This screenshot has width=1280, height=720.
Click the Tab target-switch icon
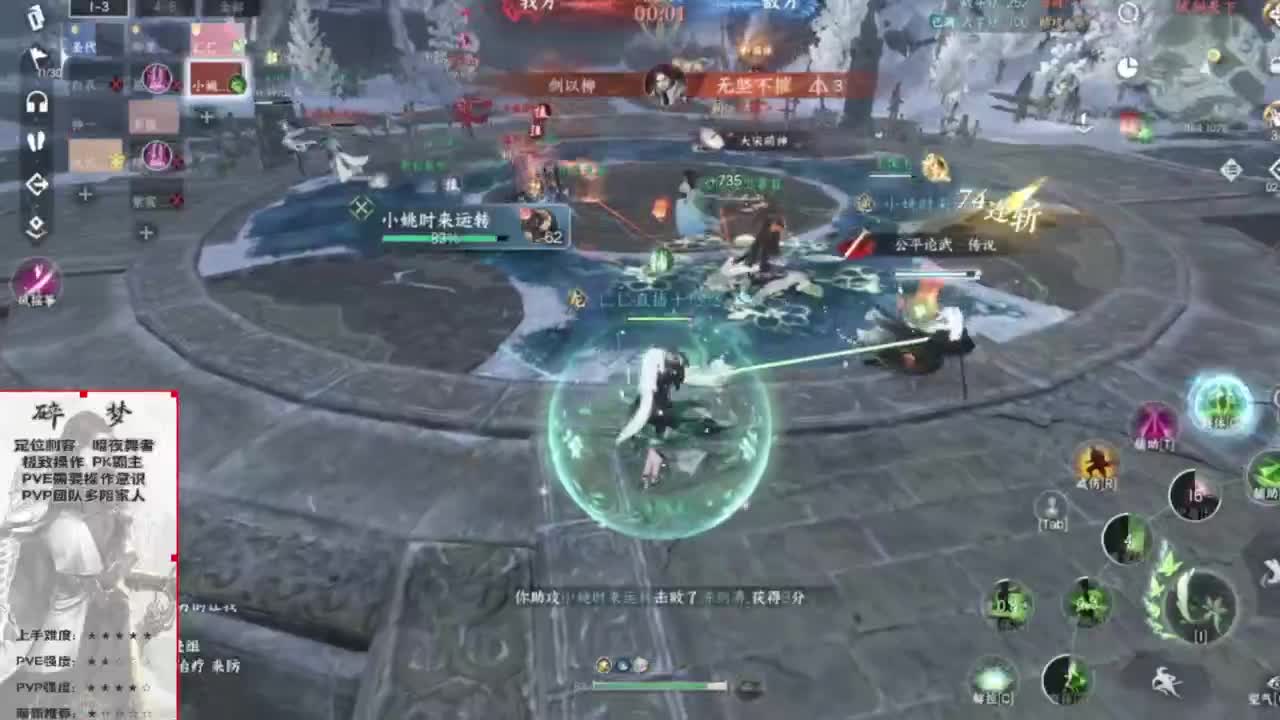(x=1051, y=505)
